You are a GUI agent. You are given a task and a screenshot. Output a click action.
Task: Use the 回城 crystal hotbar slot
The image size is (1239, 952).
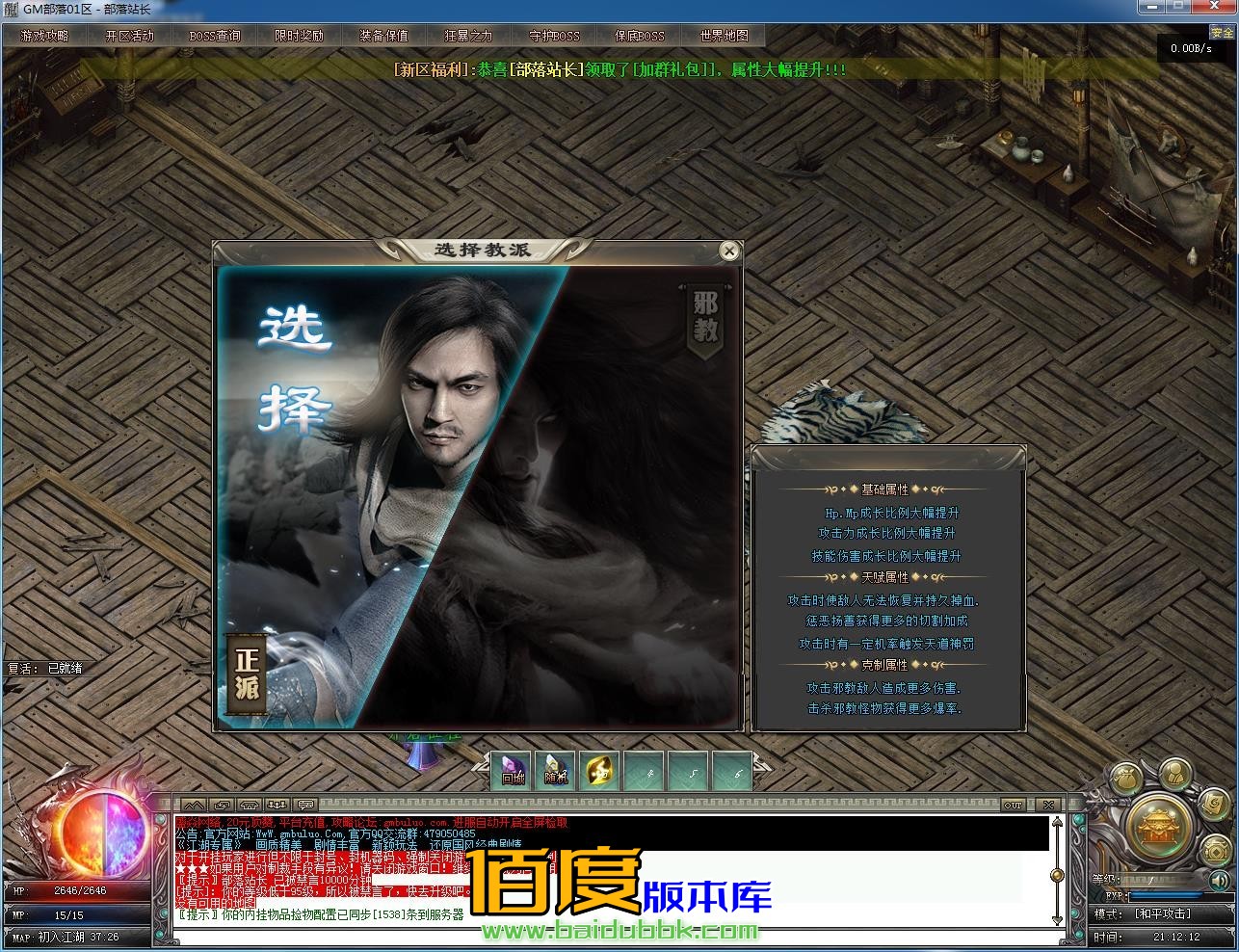pyautogui.click(x=514, y=771)
